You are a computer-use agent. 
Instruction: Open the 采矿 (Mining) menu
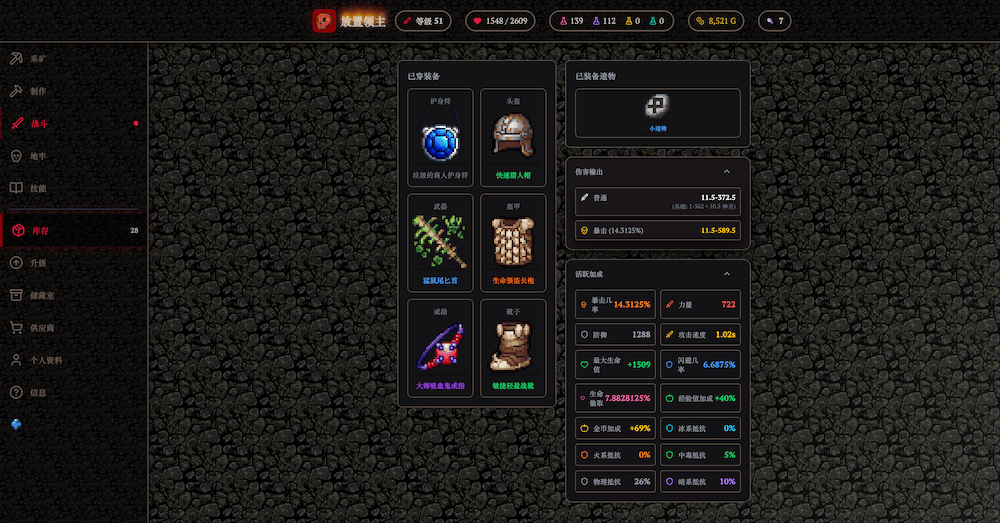click(38, 59)
